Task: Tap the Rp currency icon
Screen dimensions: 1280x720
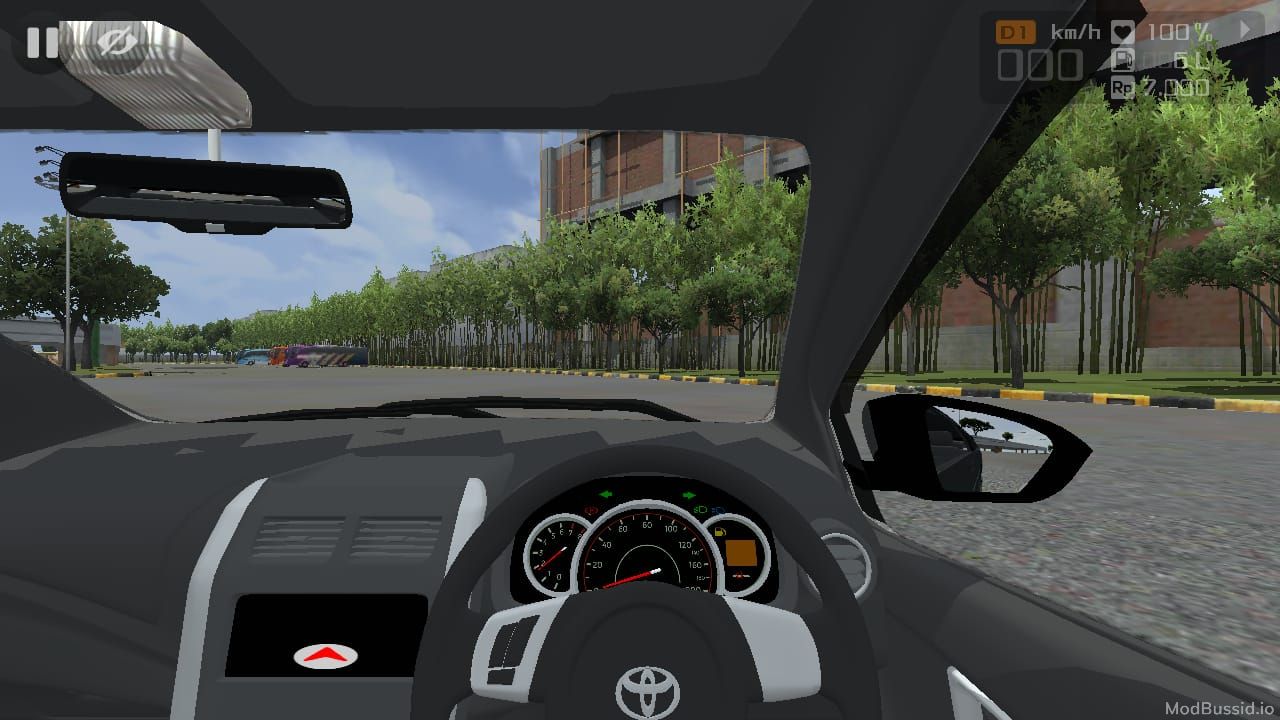Action: 1124,88
